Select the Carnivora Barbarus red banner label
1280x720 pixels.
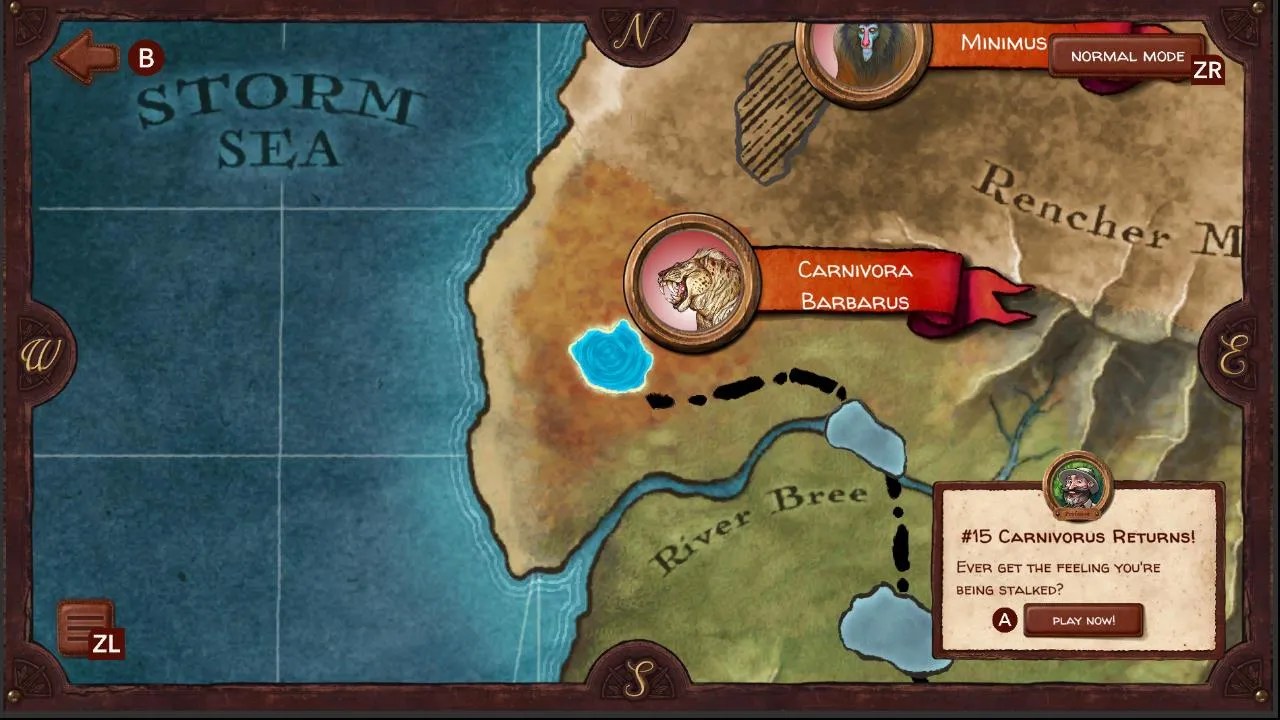(x=855, y=285)
